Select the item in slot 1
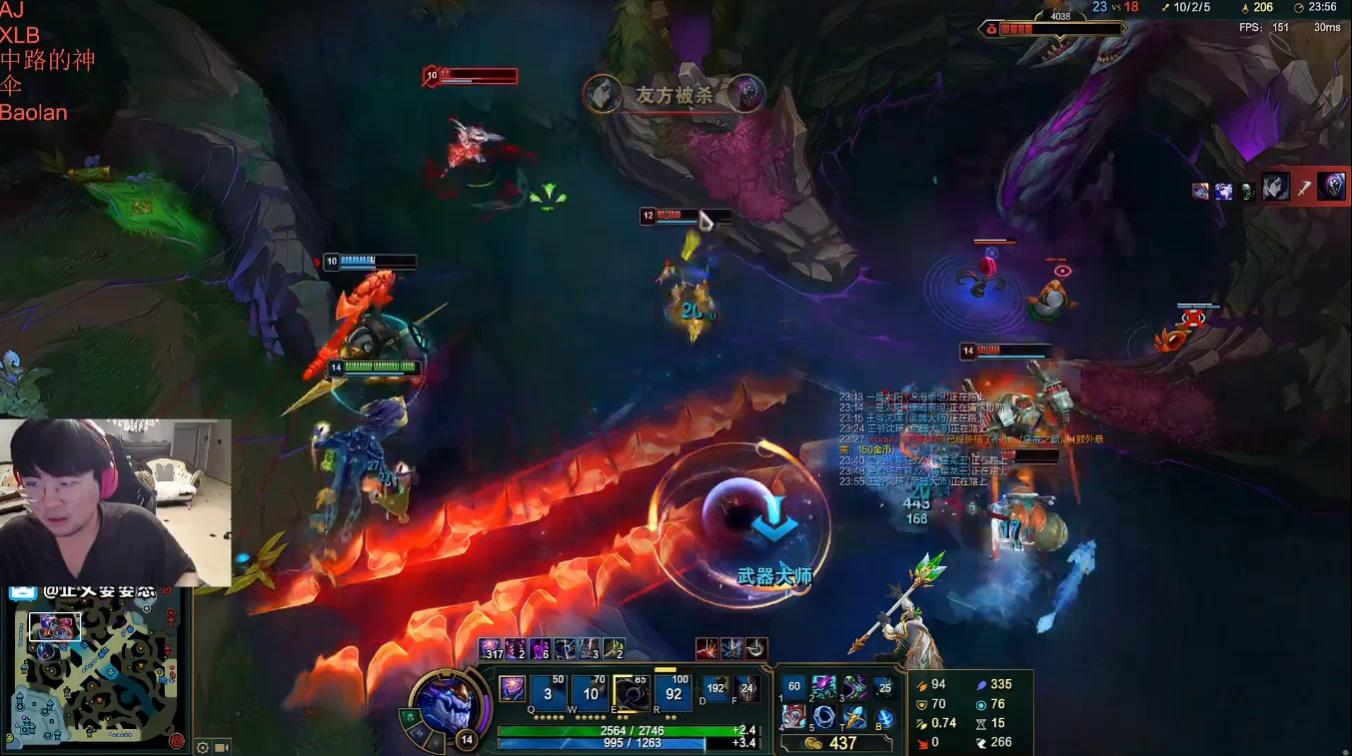 point(795,688)
